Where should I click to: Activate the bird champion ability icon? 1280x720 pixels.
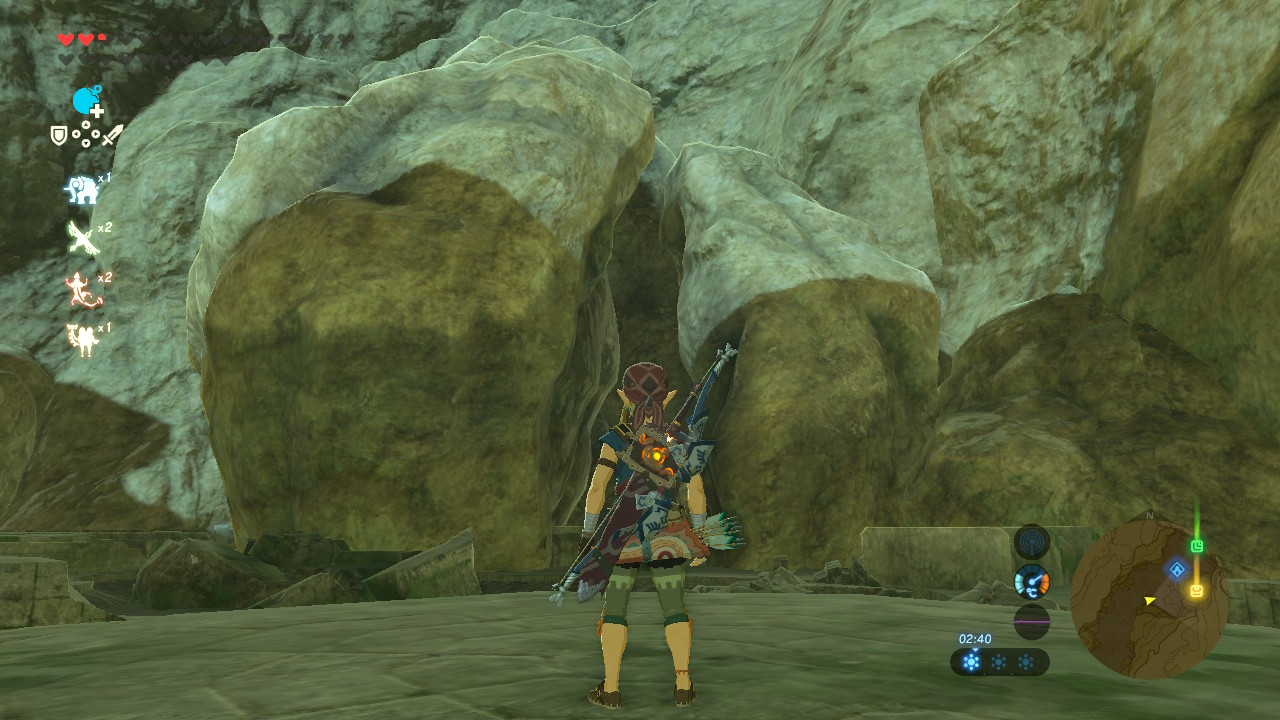click(x=82, y=238)
